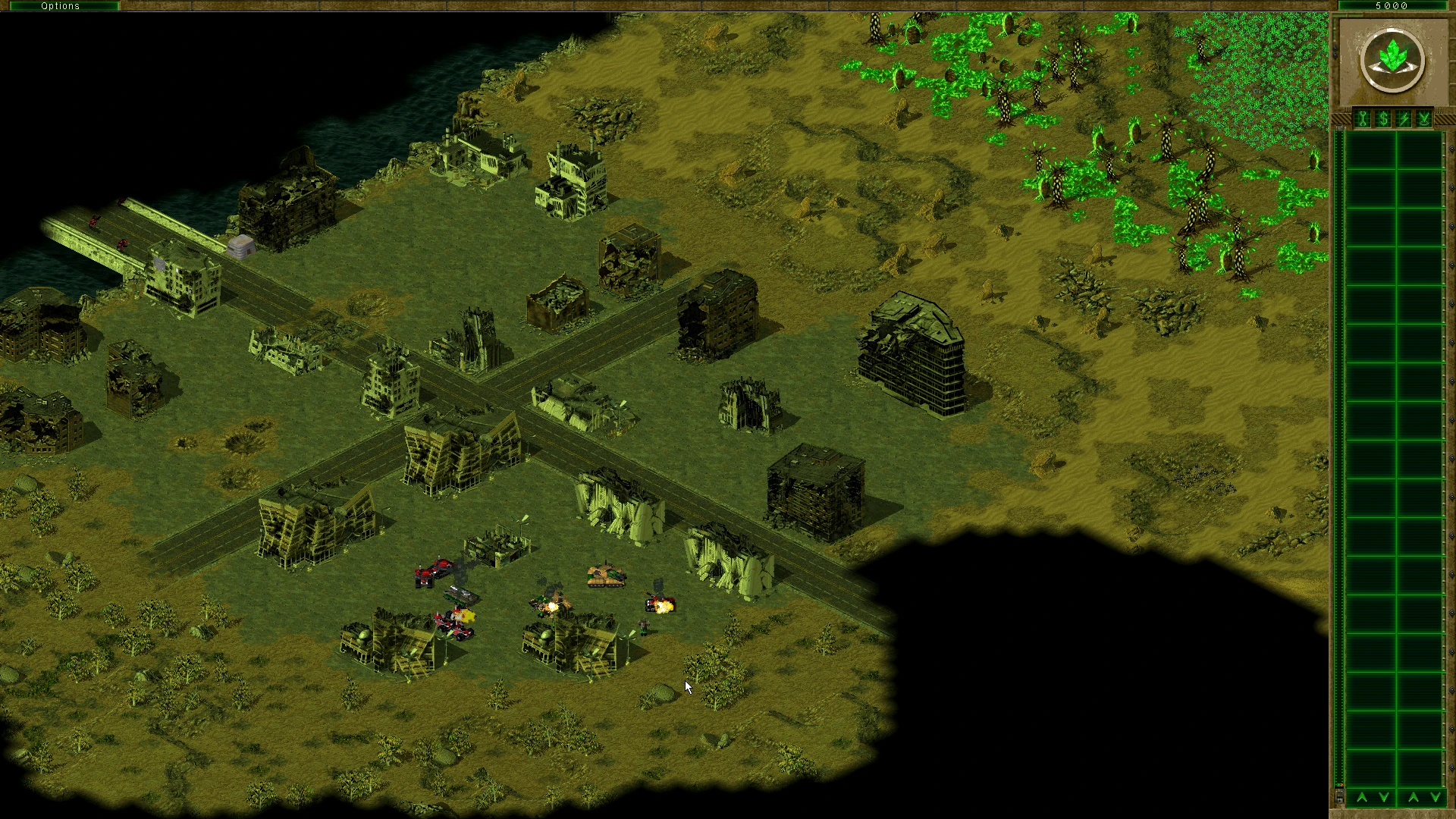The width and height of the screenshot is (1456, 819).
Task: Toggle the lightning bolt power button
Action: (1404, 119)
